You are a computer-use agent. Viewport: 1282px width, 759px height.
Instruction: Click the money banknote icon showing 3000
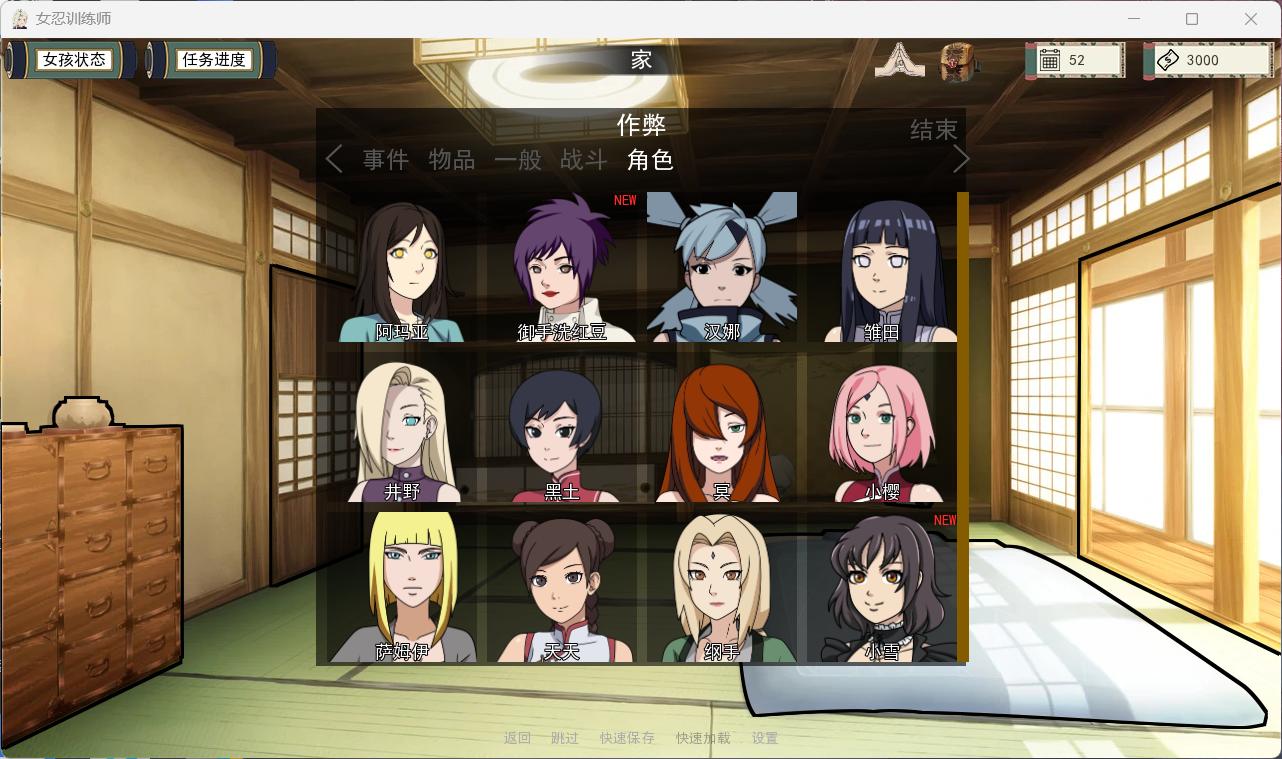pyautogui.click(x=1170, y=60)
